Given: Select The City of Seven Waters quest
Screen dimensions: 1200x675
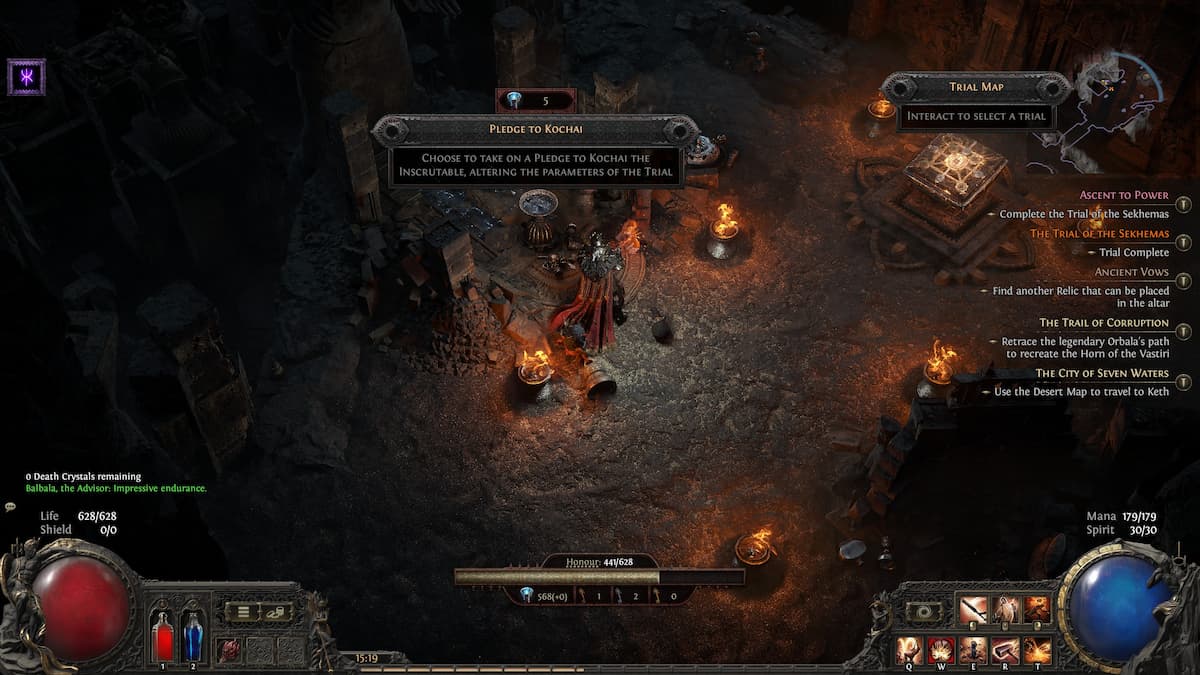Looking at the screenshot, I should point(1101,373).
